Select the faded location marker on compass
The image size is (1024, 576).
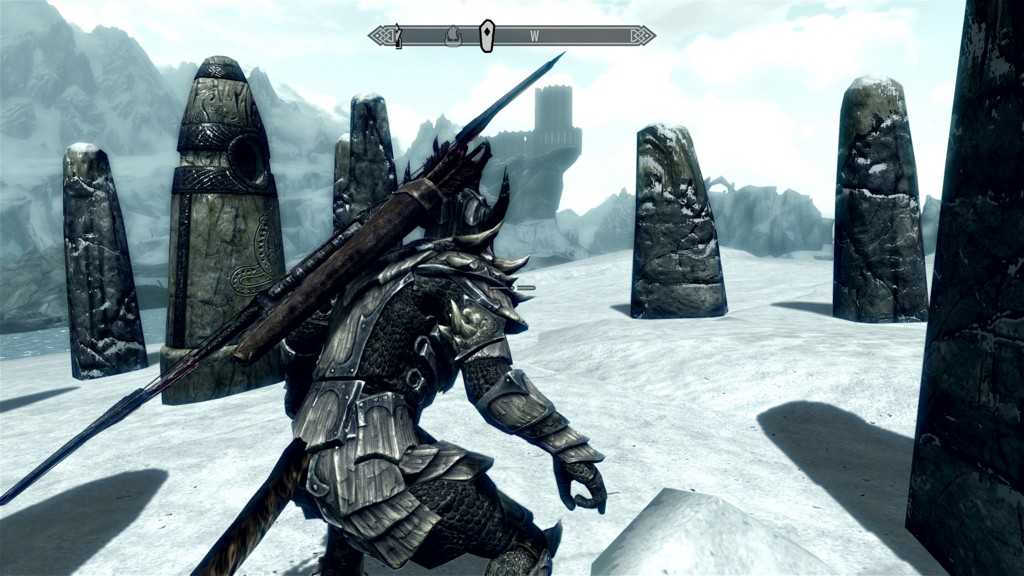452,36
